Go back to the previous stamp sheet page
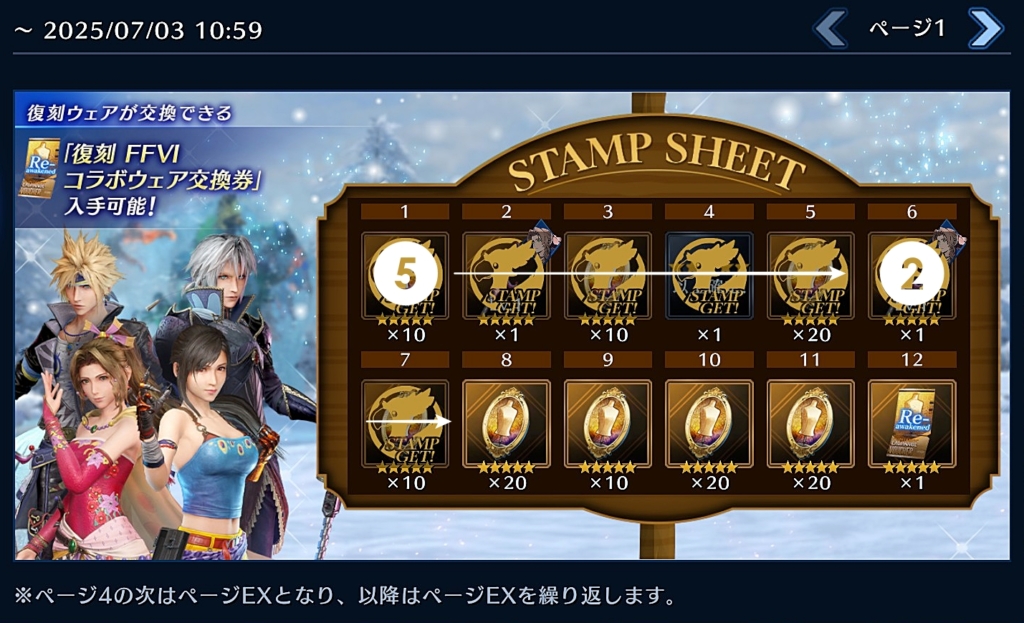The image size is (1024, 623). [x=830, y=29]
